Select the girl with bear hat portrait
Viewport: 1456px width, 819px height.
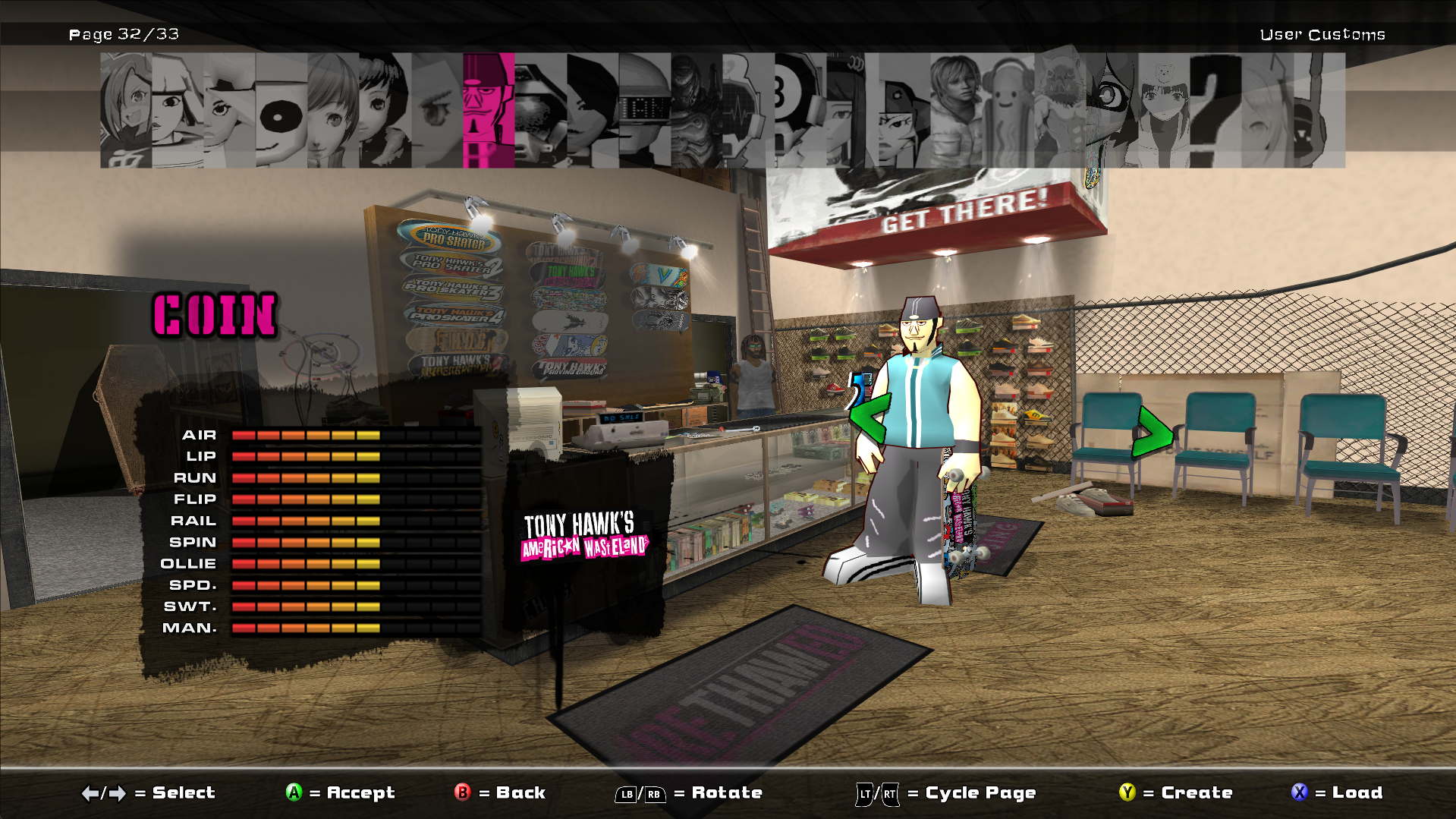point(1162,110)
